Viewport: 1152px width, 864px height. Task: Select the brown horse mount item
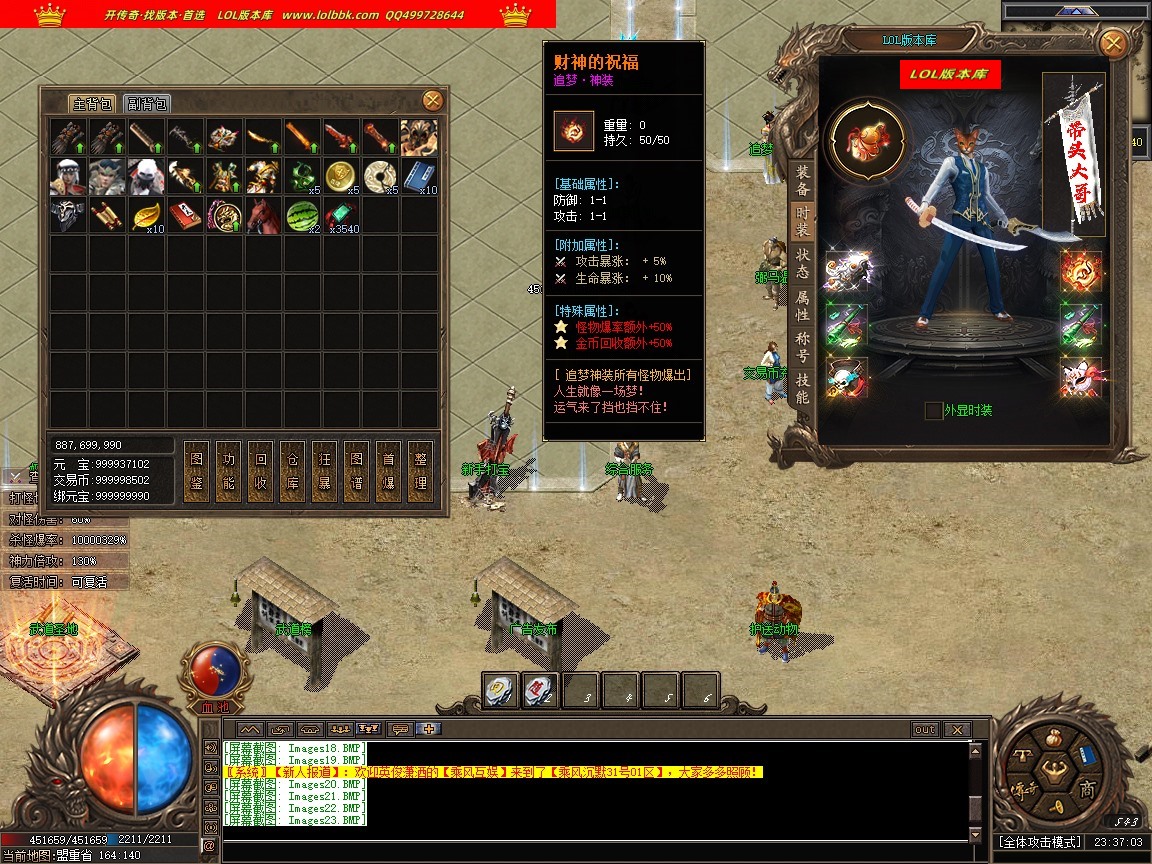click(x=264, y=215)
